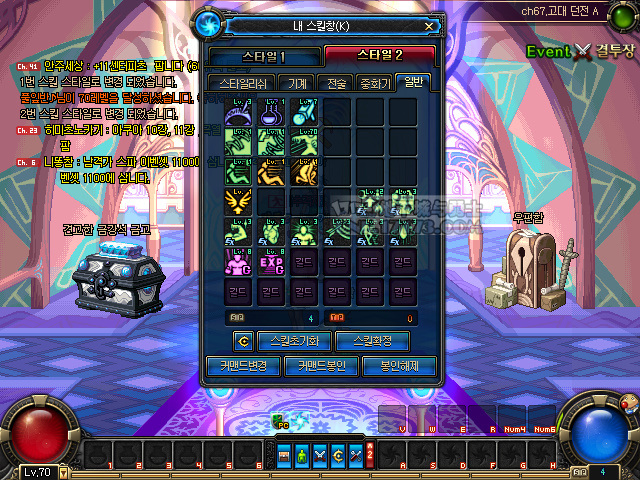Show the 전술 skill category tab
This screenshot has width=640, height=480.
(335, 83)
